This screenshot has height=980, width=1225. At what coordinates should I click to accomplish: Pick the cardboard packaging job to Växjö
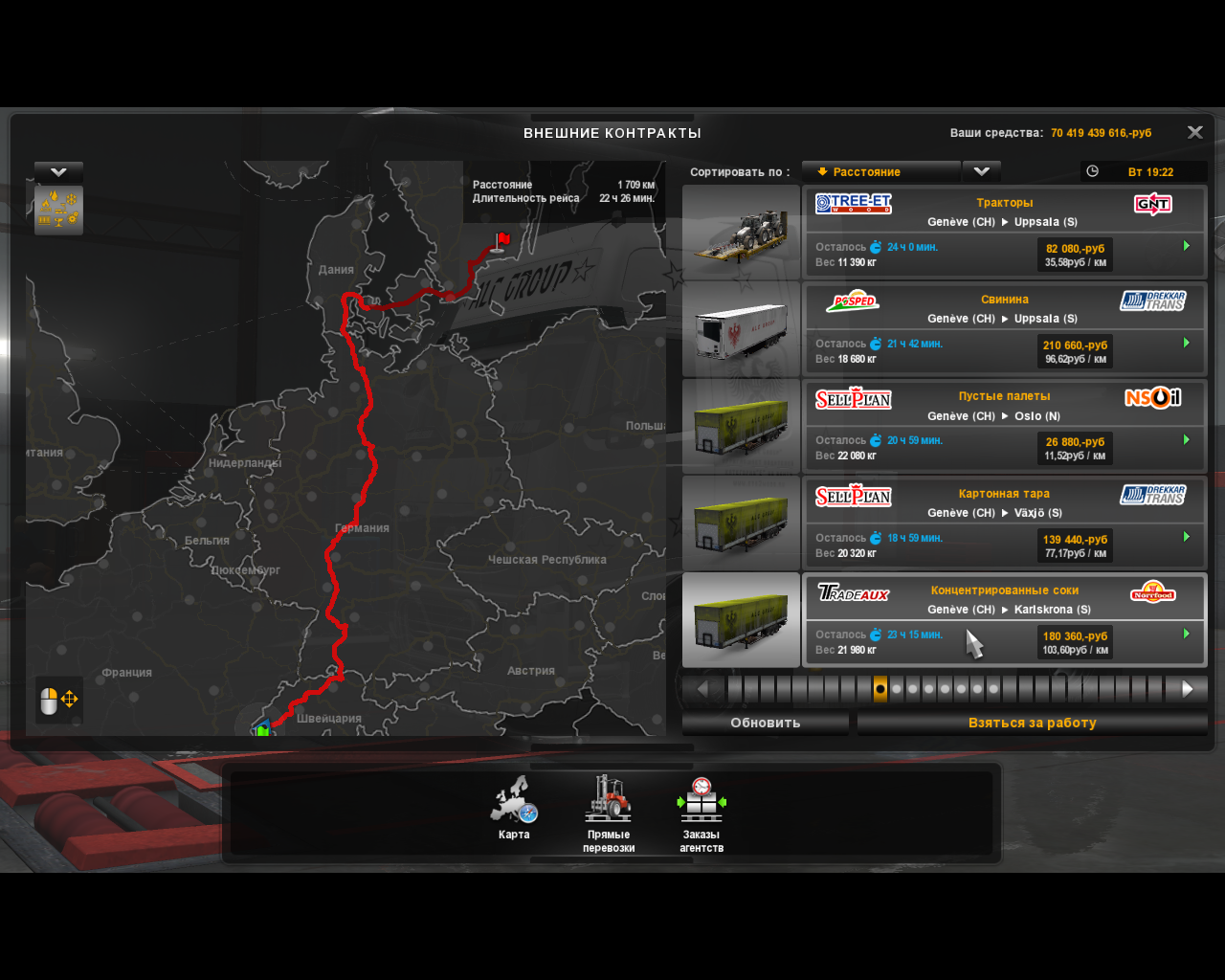[1004, 523]
